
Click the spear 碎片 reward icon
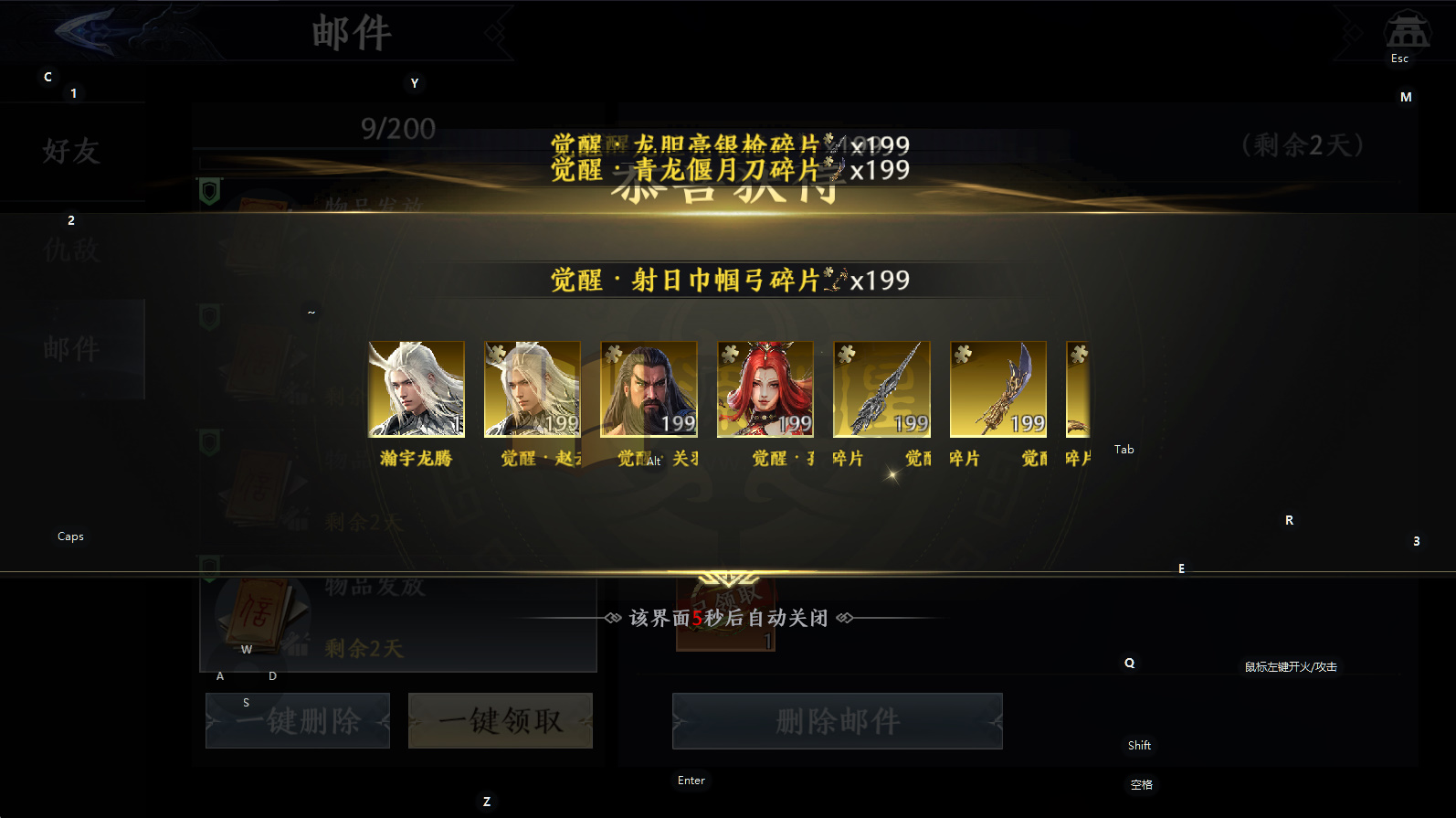tap(881, 388)
